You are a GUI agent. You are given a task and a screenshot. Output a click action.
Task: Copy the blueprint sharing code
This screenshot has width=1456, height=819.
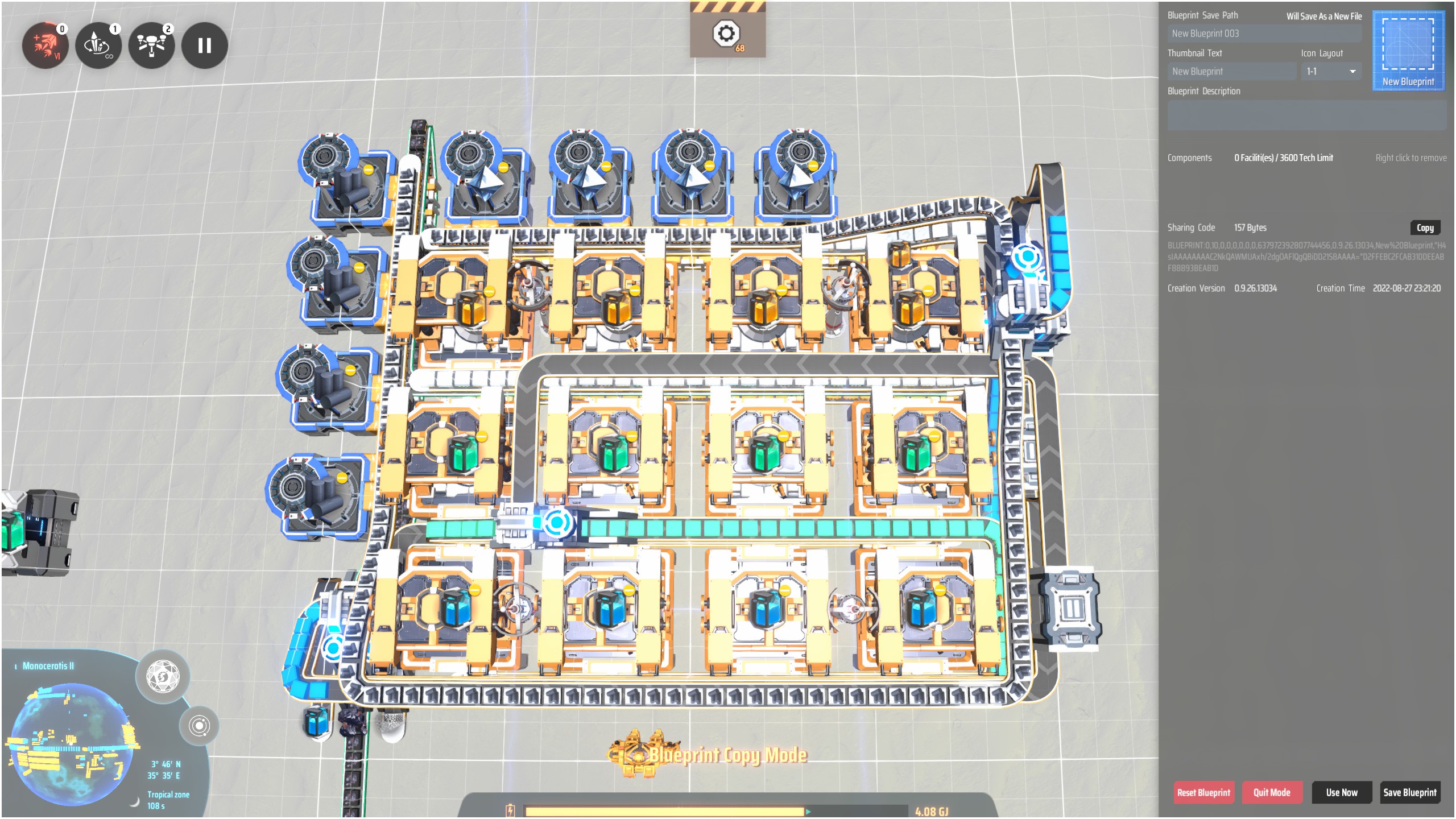[x=1425, y=227]
